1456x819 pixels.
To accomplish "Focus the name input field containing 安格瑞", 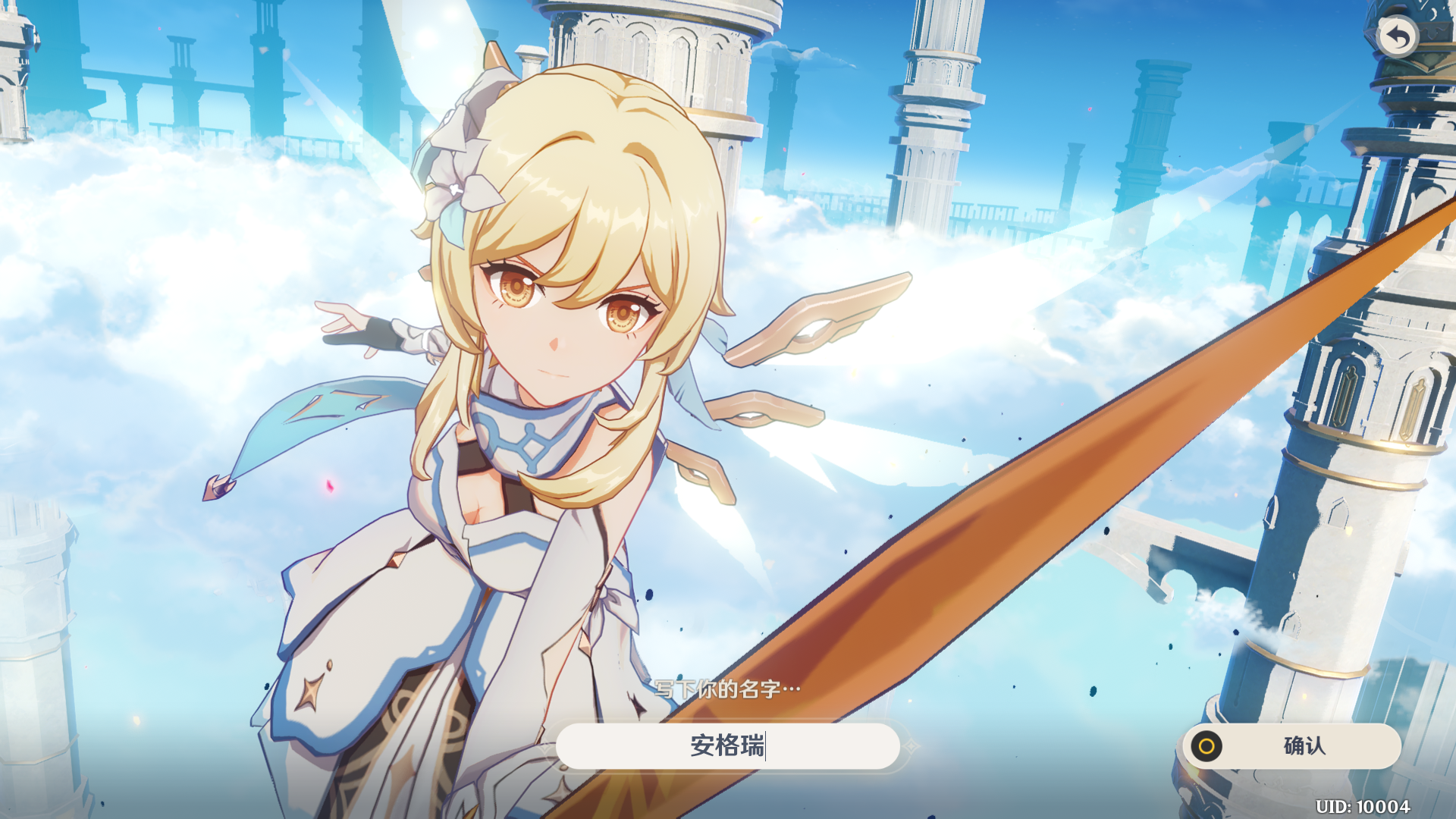I will pos(727,746).
